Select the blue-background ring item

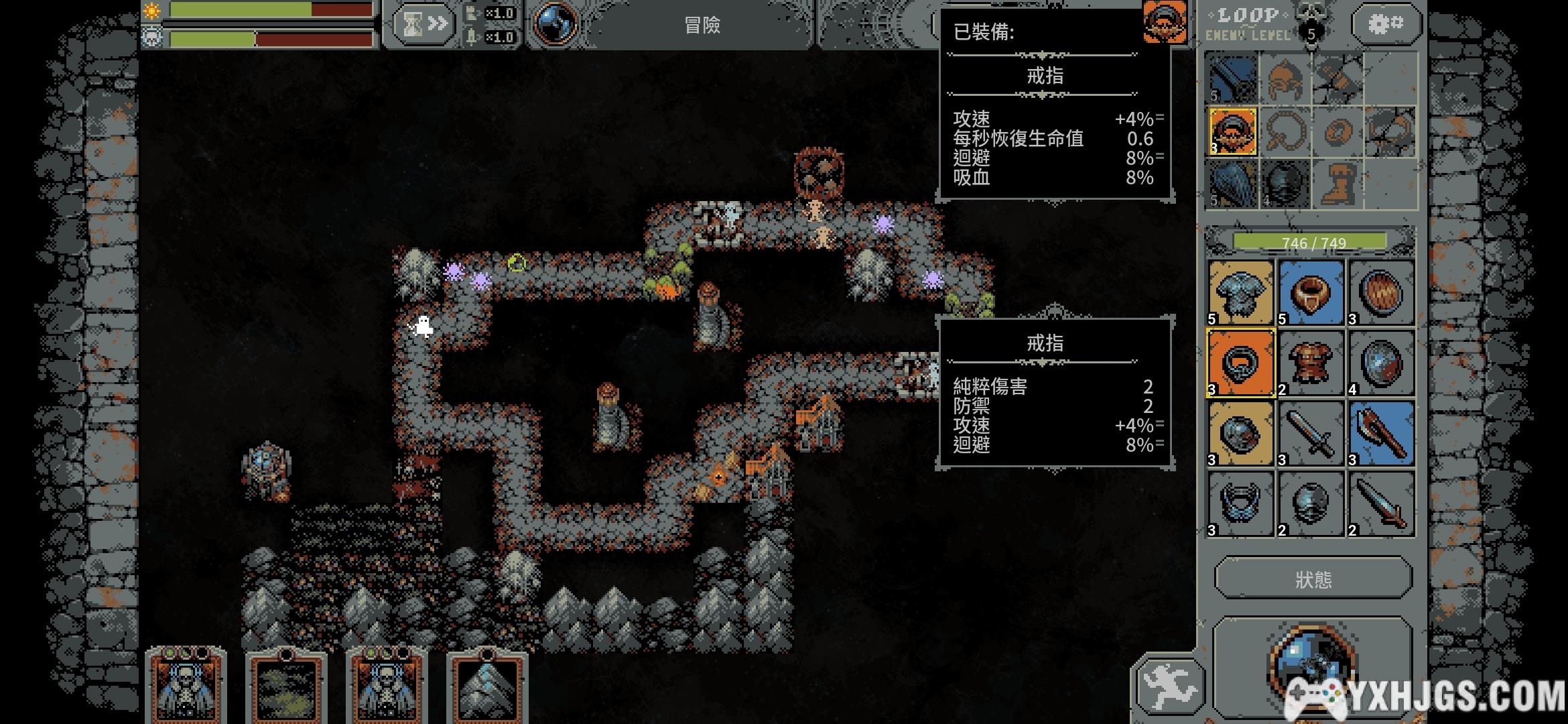[x=1311, y=293]
